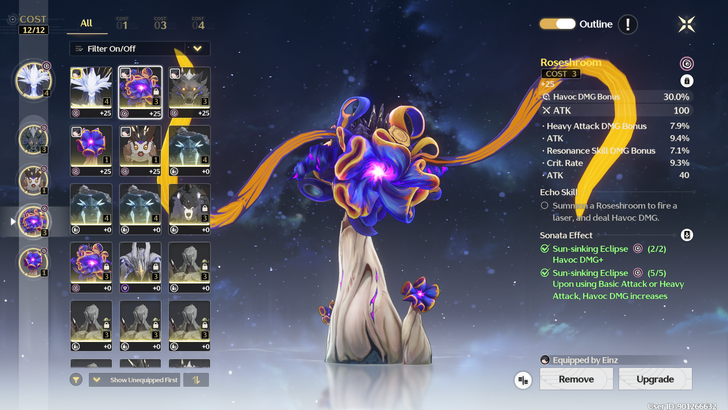Open the Filter On/Off dropdown

point(140,48)
